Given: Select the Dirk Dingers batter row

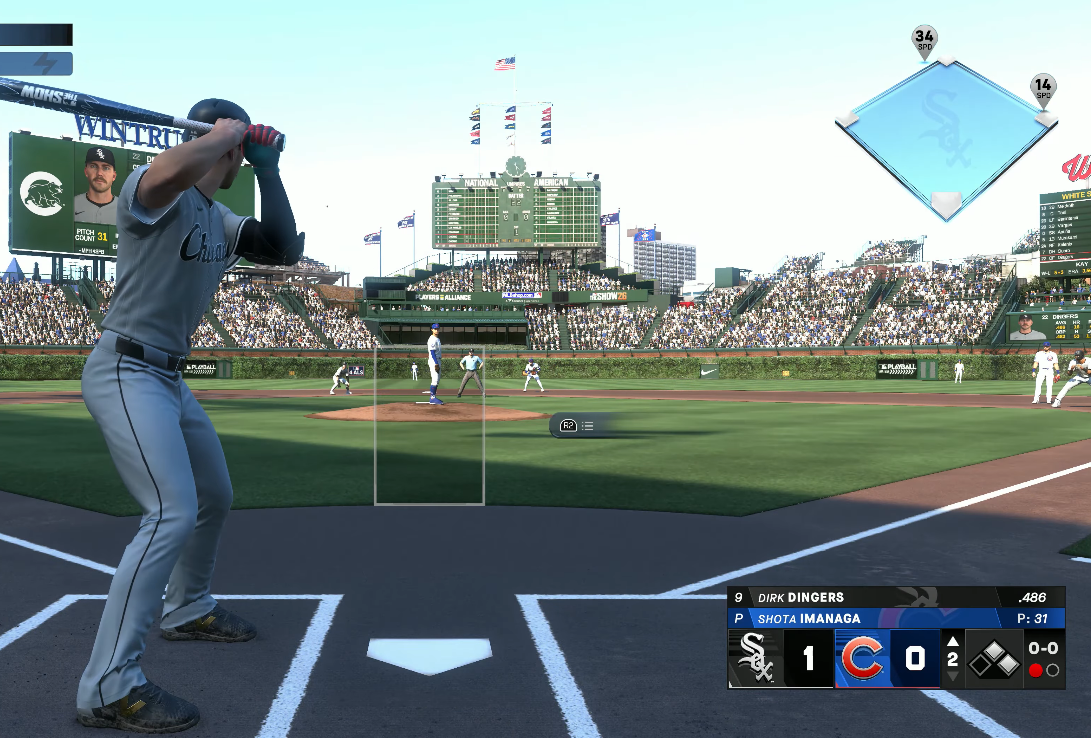Looking at the screenshot, I should (x=895, y=597).
